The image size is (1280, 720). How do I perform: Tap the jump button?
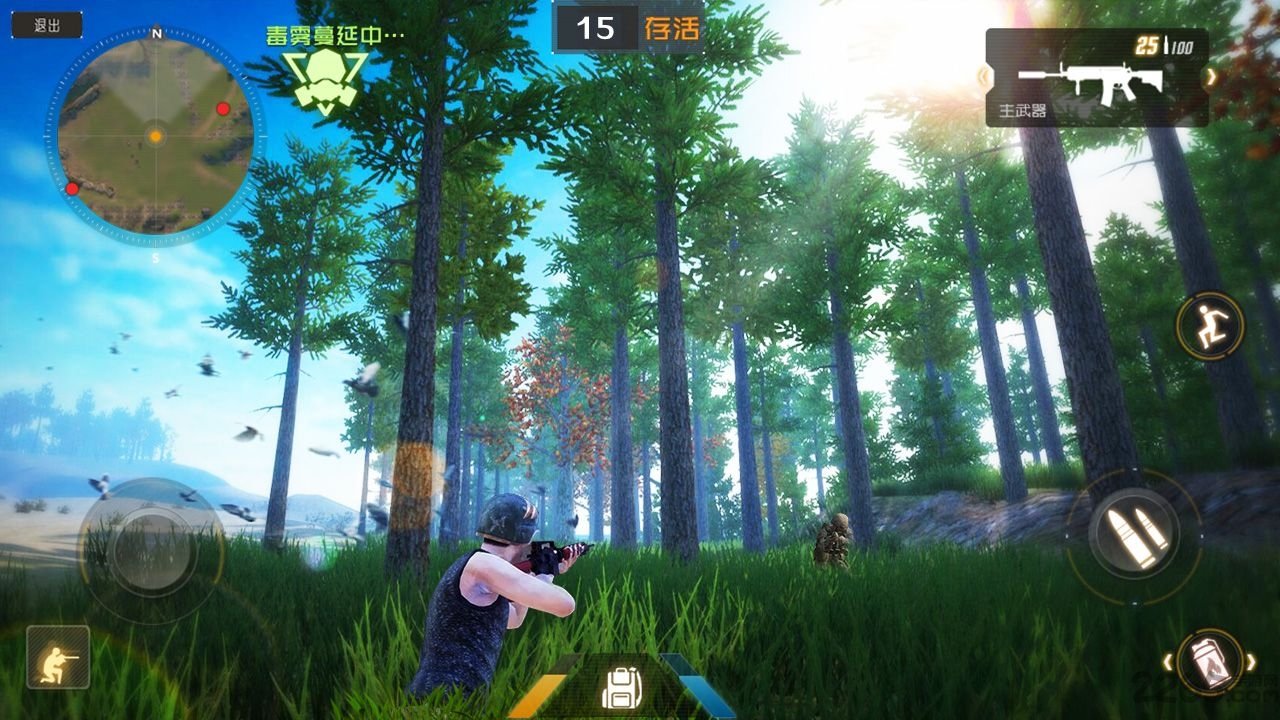pos(1209,325)
